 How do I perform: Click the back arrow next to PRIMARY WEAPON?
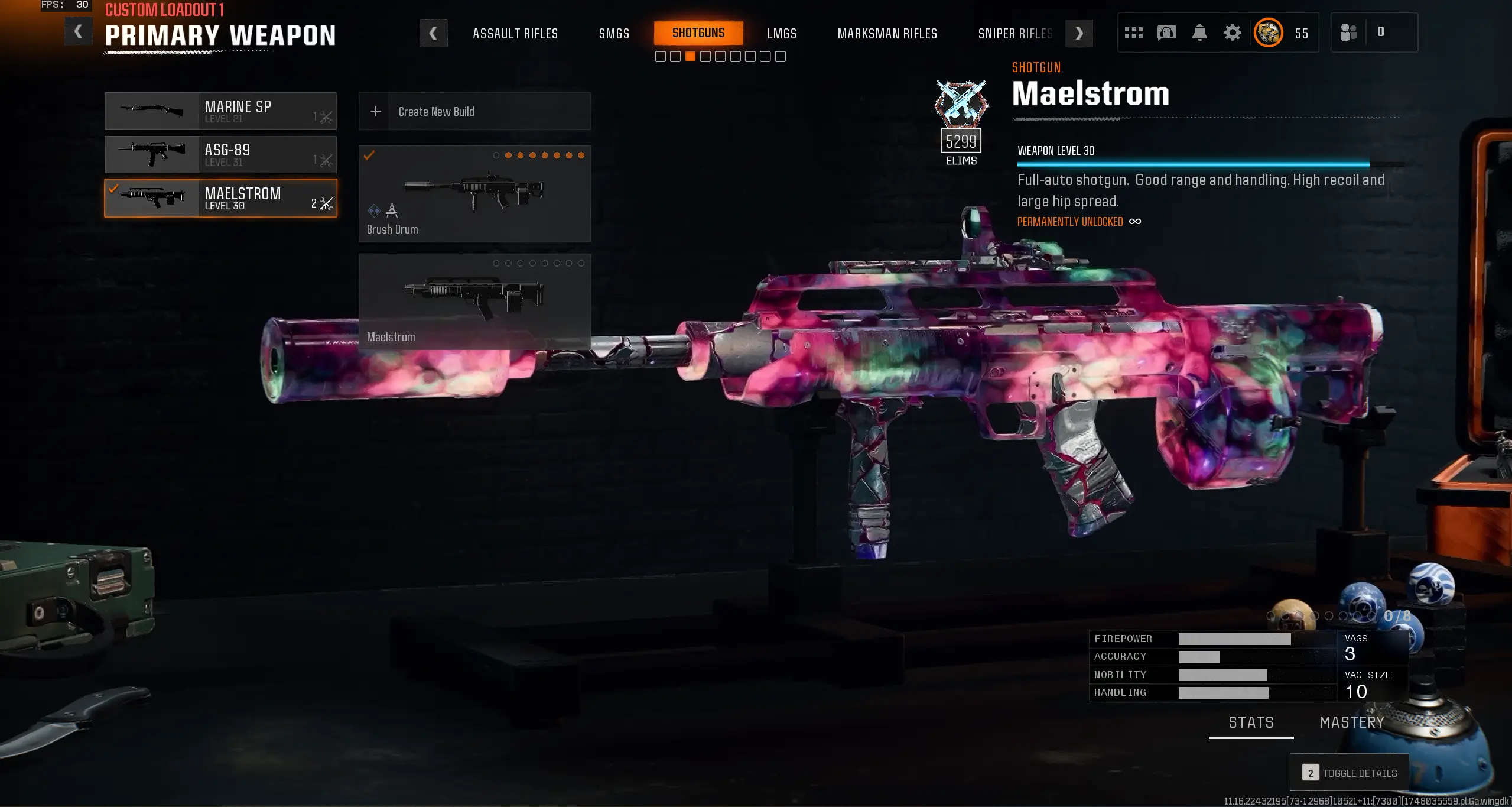(78, 31)
